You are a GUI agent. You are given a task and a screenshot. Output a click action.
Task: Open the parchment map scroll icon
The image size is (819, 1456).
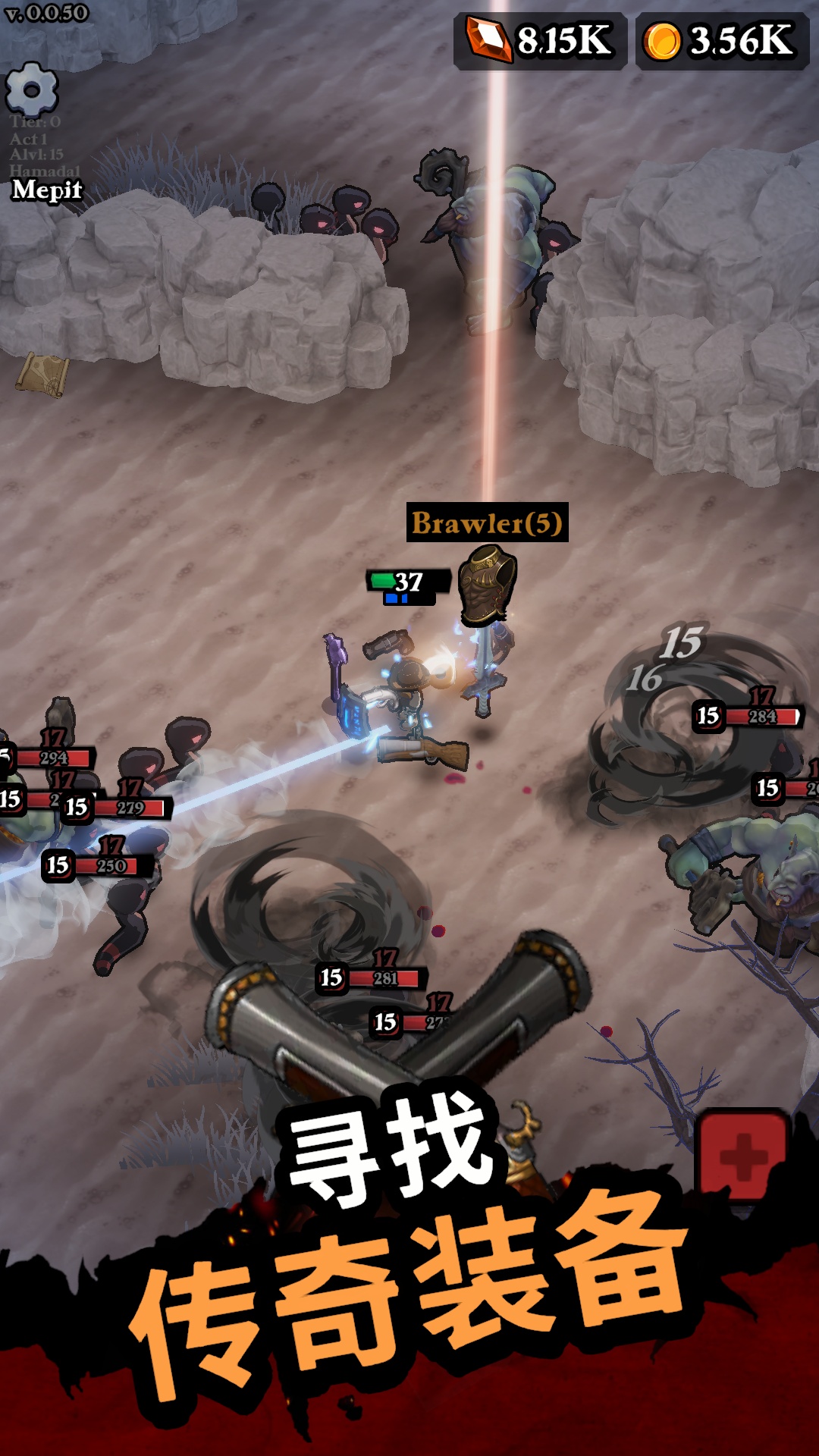pos(43,374)
